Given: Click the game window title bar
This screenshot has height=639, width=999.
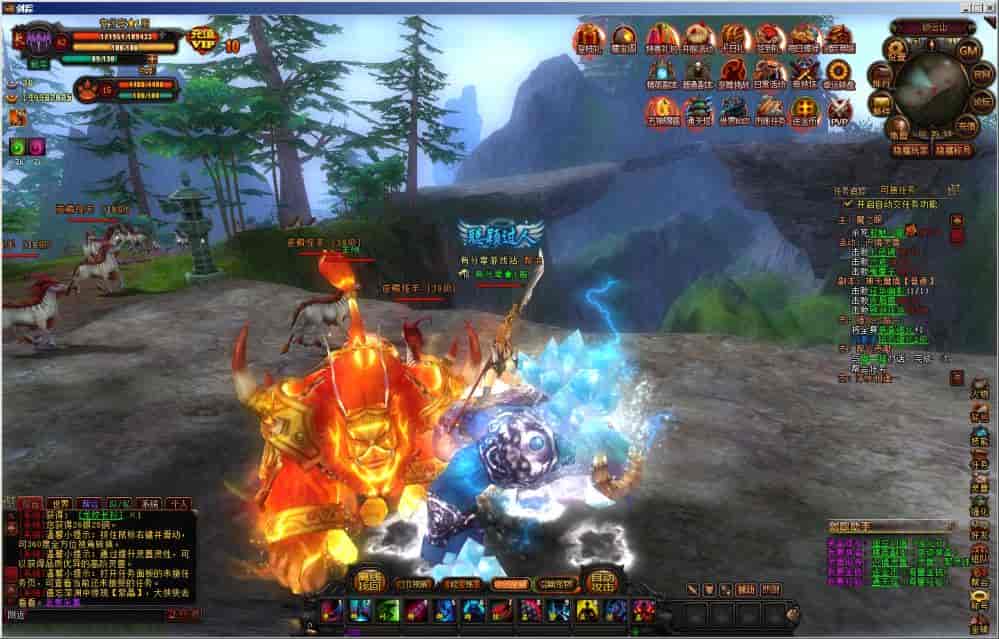Looking at the screenshot, I should click(499, 7).
